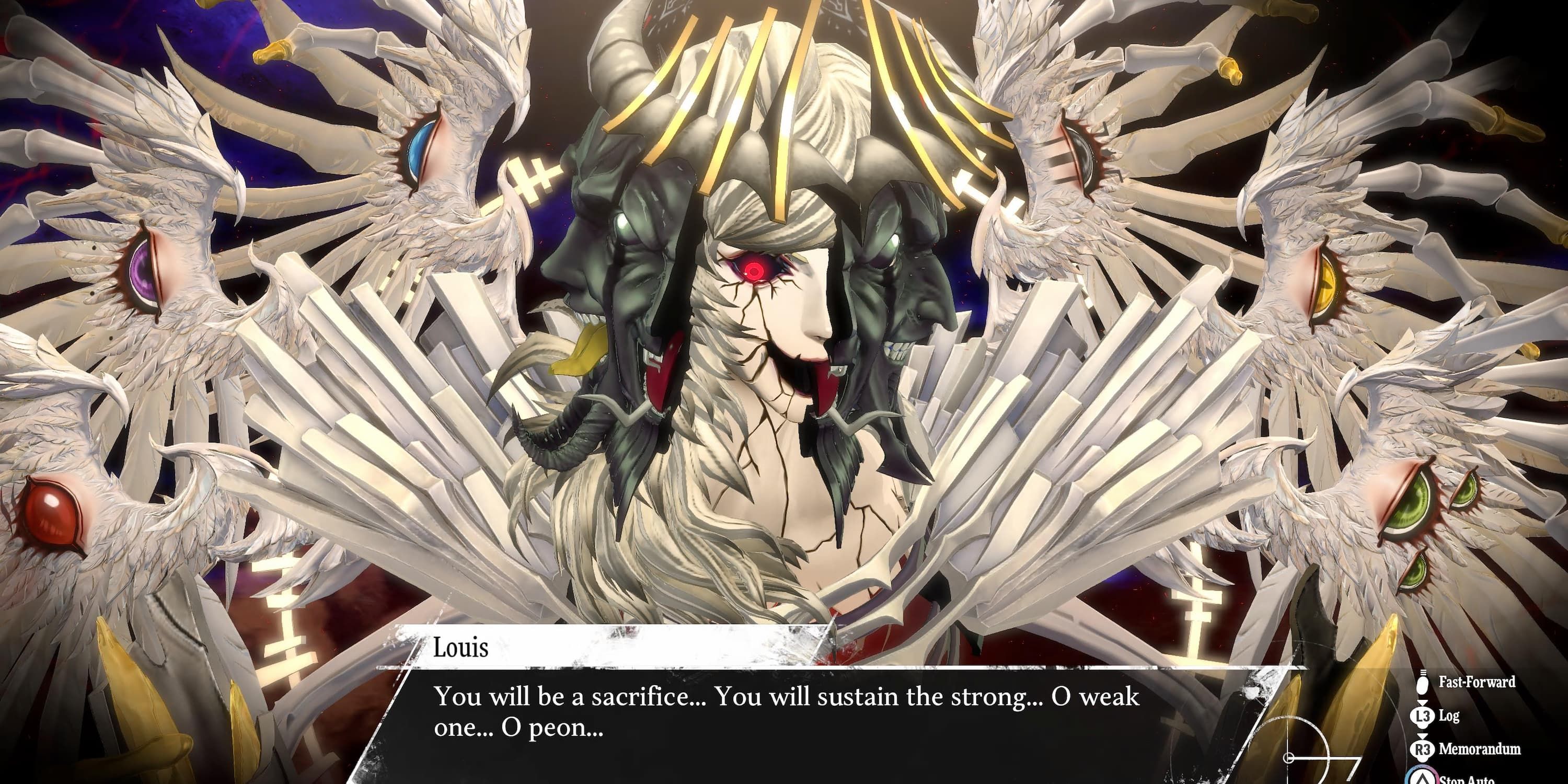Image resolution: width=1568 pixels, height=784 pixels.
Task: Click the Fast-Forward text label
Action: 1477,683
